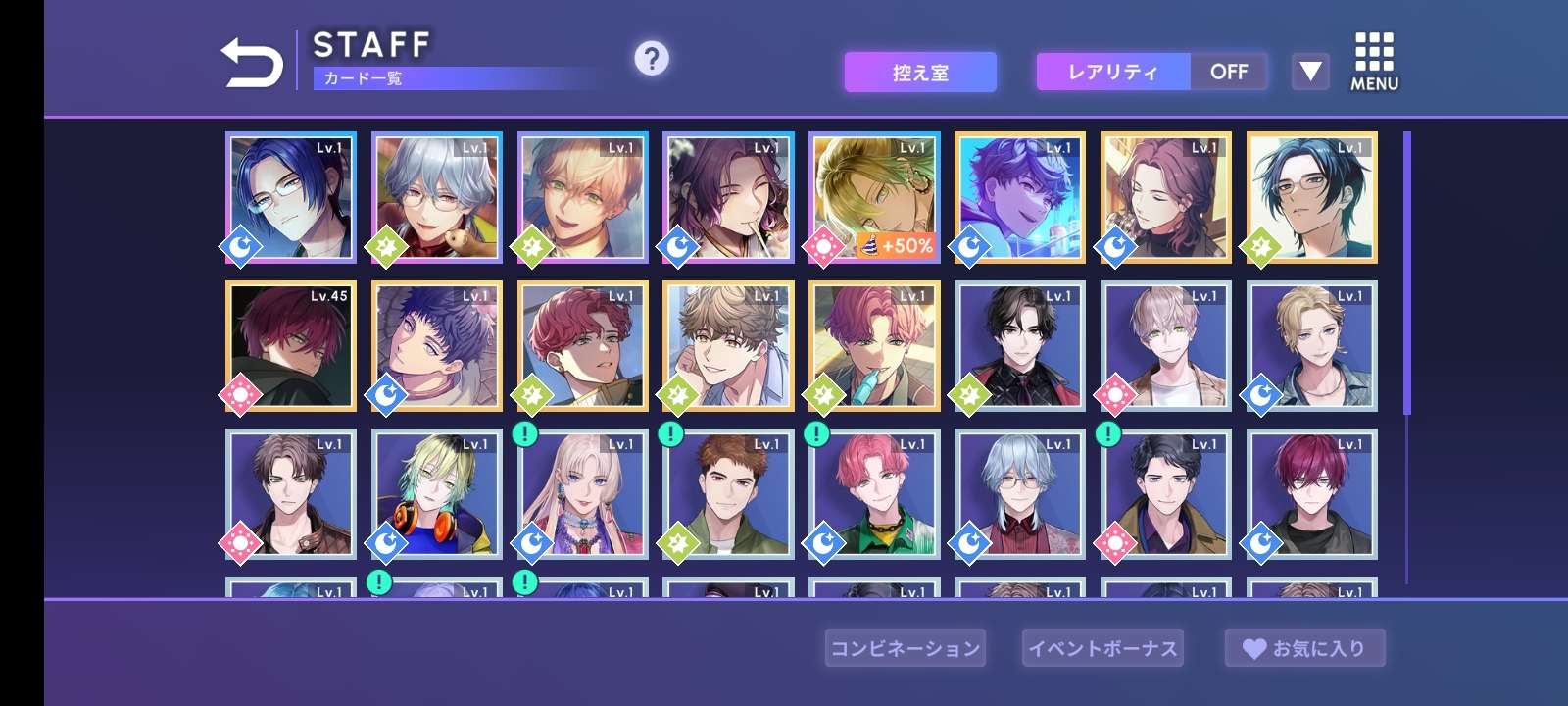Select the long blonde-haired jewelry card
The height and width of the screenshot is (706, 1568).
pyautogui.click(x=583, y=494)
